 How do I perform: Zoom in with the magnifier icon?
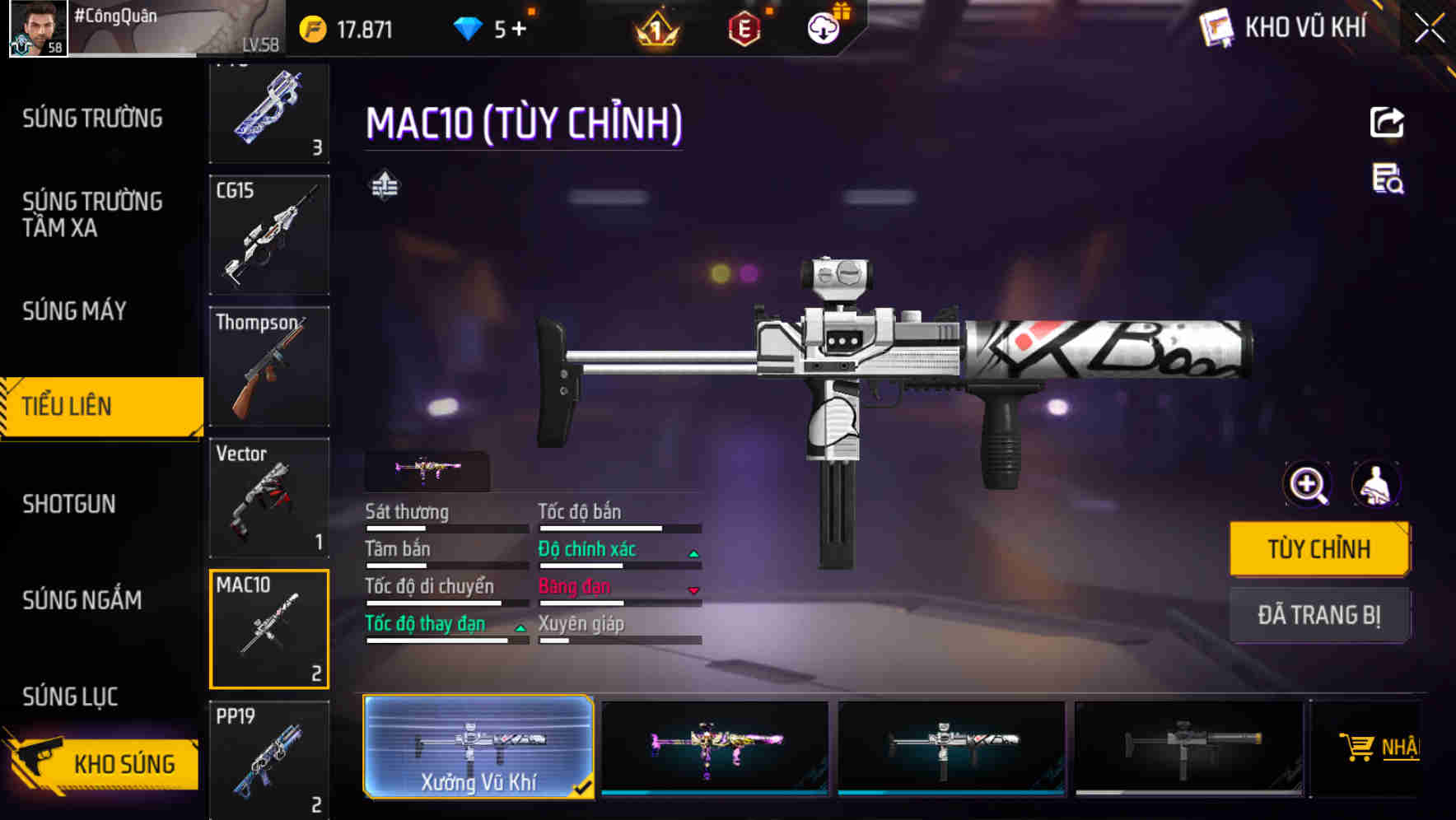coord(1308,484)
